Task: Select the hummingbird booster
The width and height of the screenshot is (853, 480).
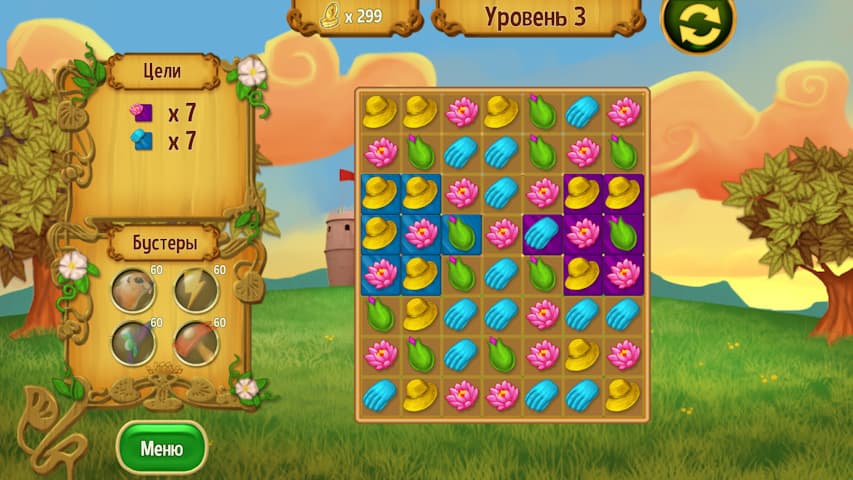Action: [x=133, y=343]
